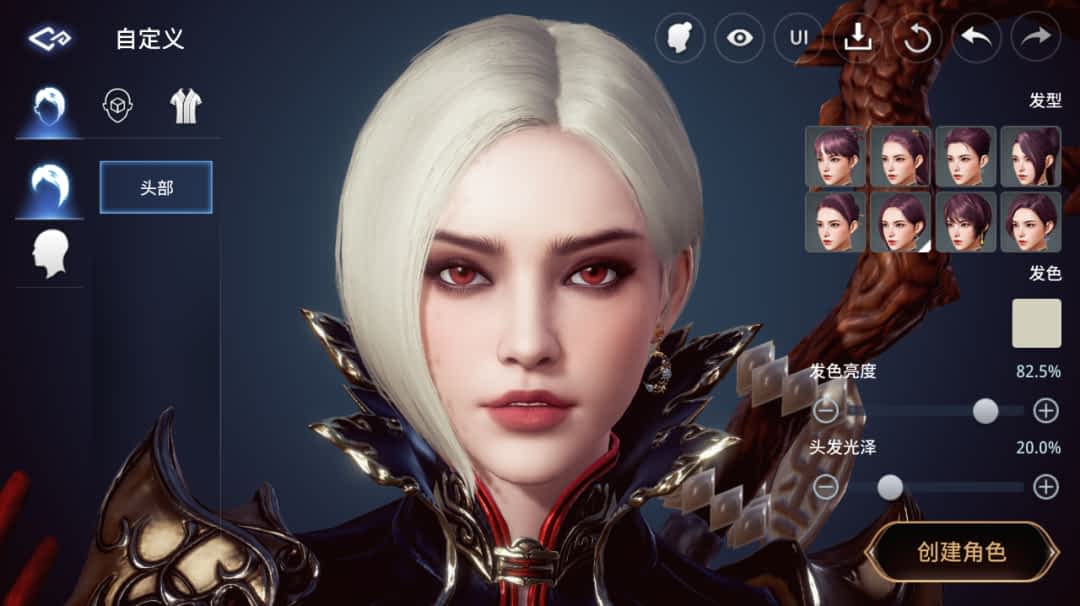
Task: Reset customization with the circular arrow icon
Action: [917, 38]
